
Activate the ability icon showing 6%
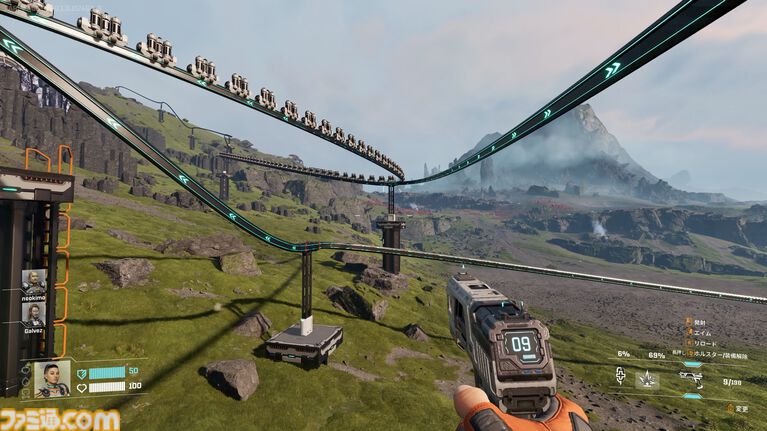(621, 377)
